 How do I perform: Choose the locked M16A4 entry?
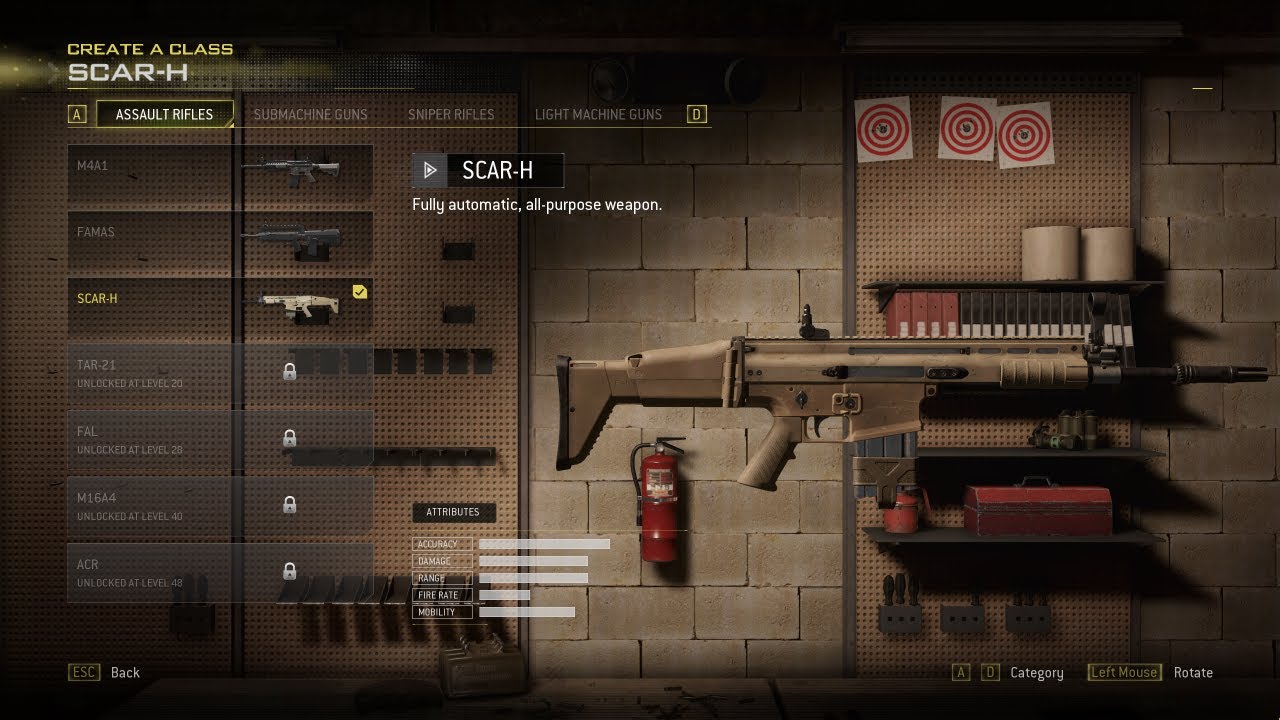220,505
